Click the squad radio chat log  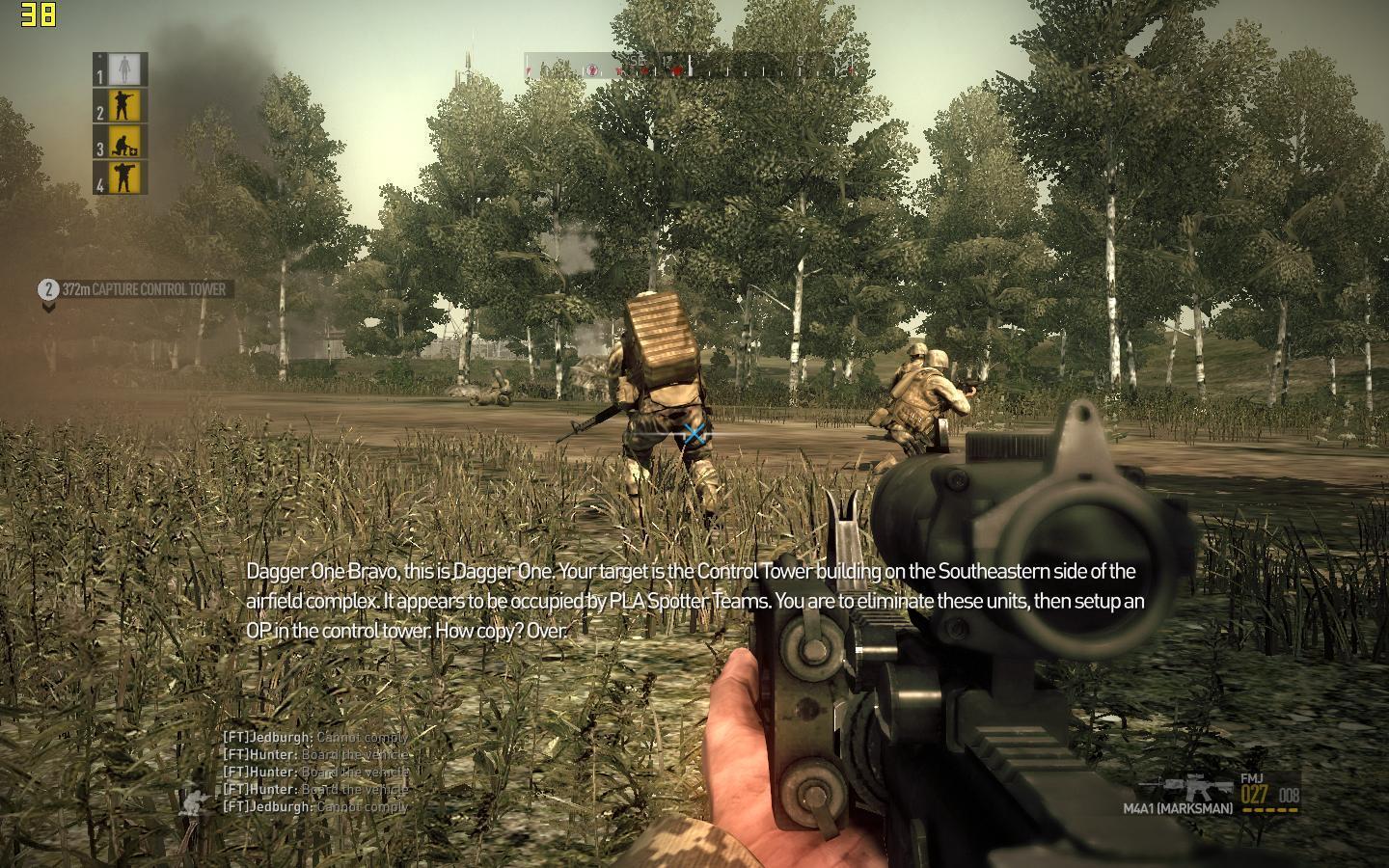(316, 772)
